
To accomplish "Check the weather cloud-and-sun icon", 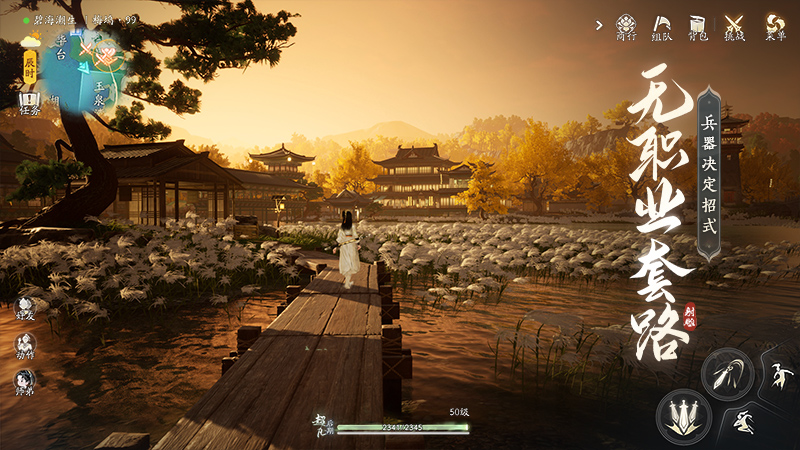I will (30, 41).
